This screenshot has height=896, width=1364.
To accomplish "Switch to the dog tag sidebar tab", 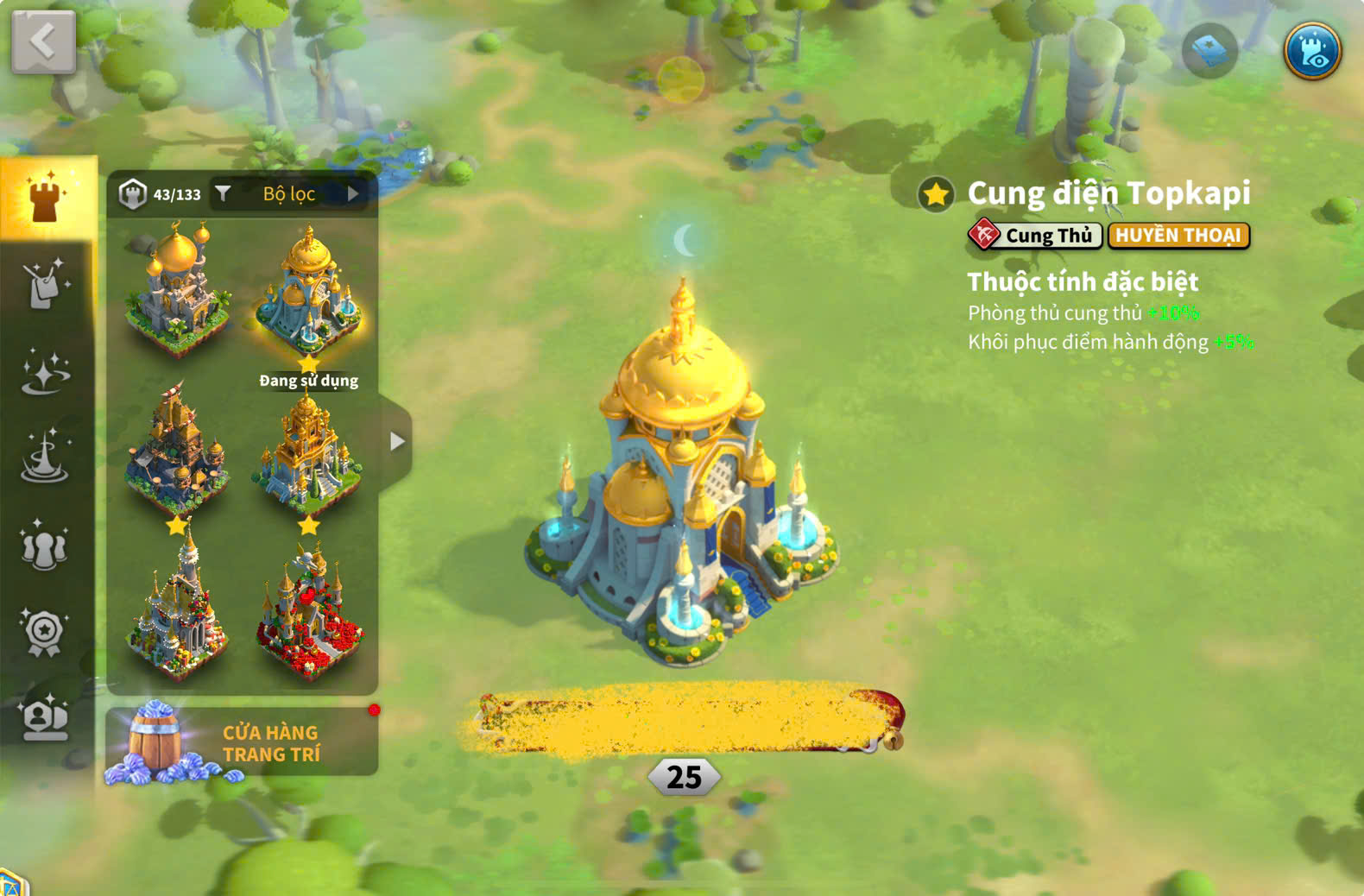I will (x=45, y=284).
